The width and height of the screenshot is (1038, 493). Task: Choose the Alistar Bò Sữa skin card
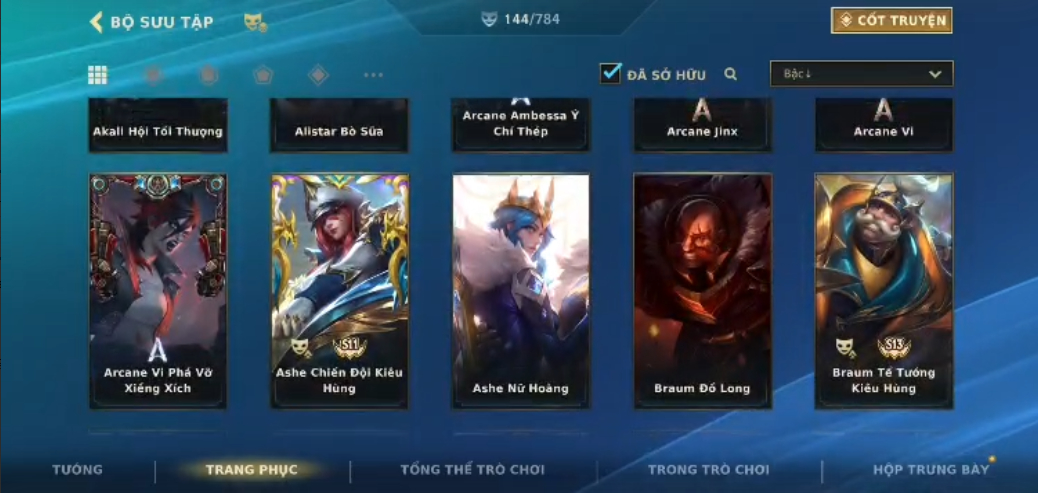pyautogui.click(x=339, y=126)
